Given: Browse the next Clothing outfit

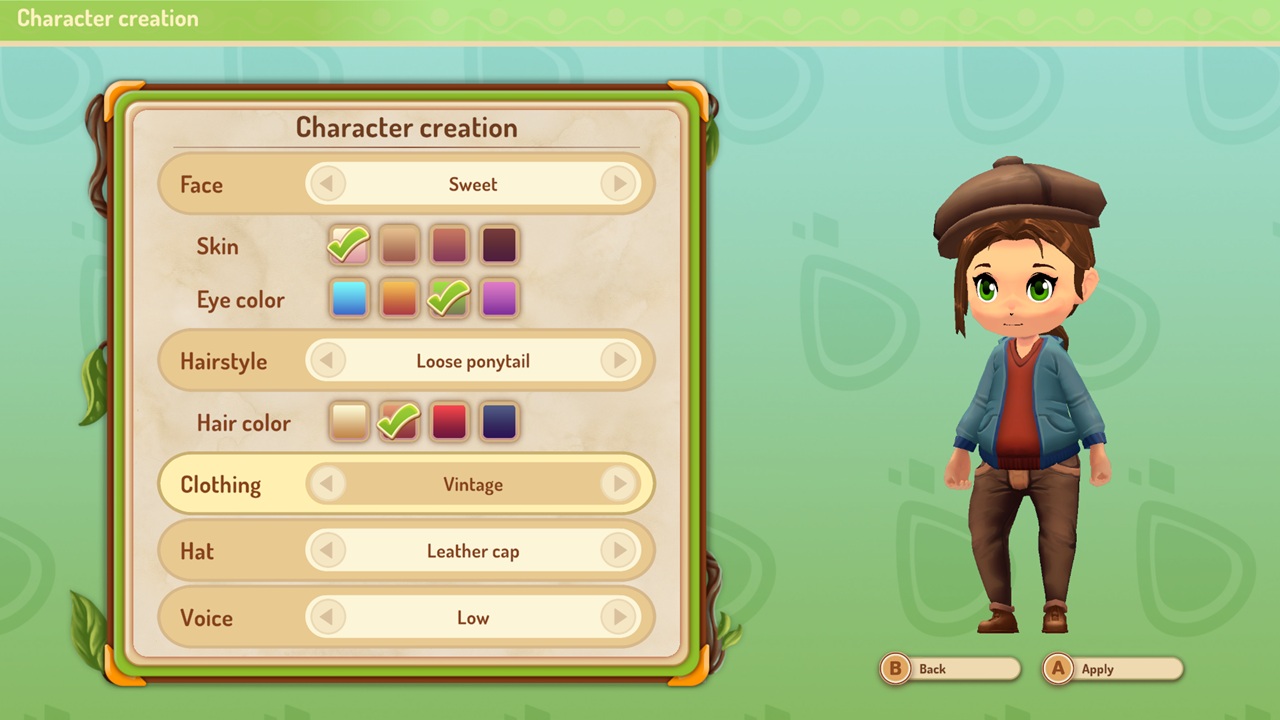Looking at the screenshot, I should pos(619,484).
